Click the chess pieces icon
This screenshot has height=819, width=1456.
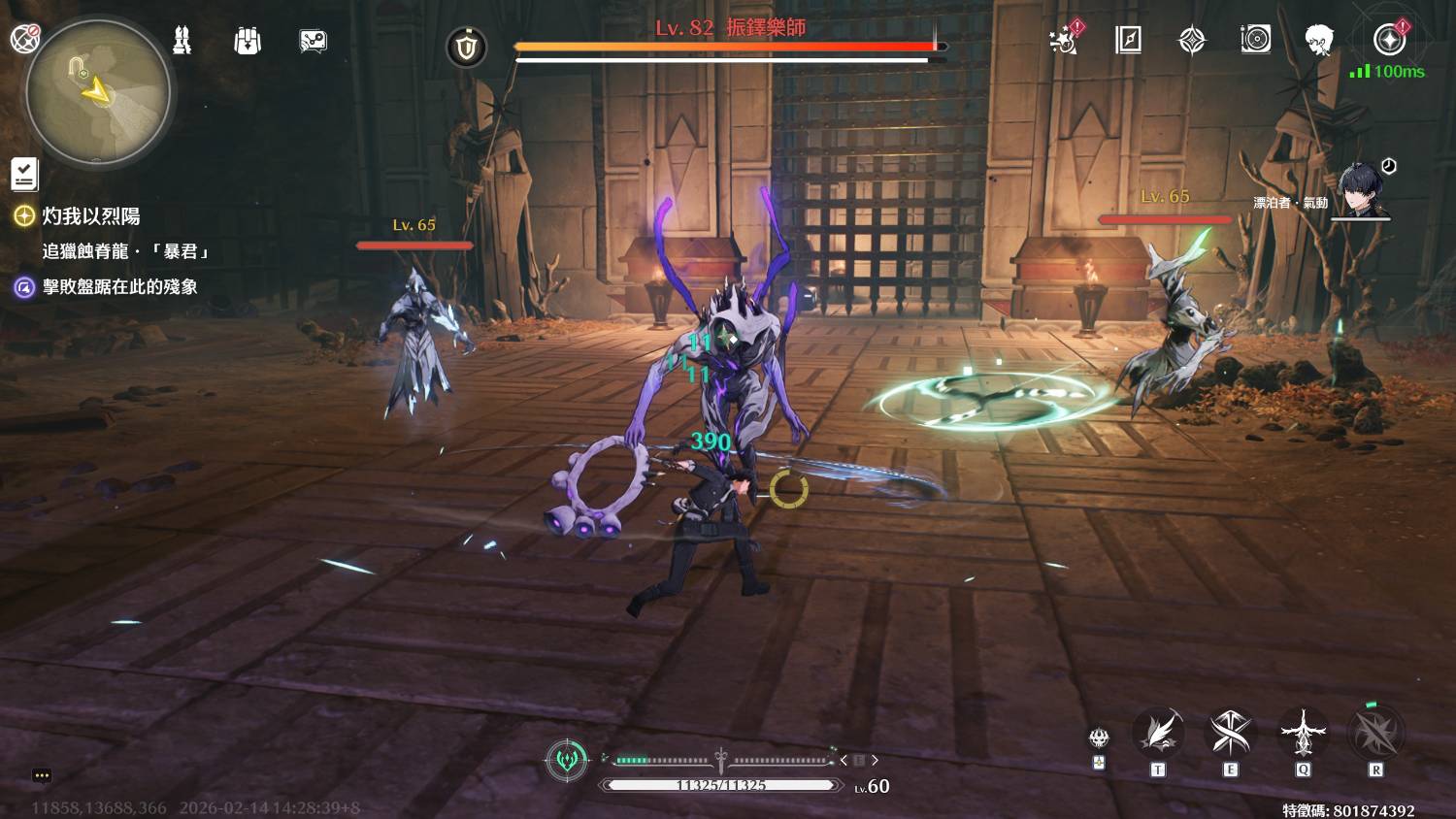[182, 41]
